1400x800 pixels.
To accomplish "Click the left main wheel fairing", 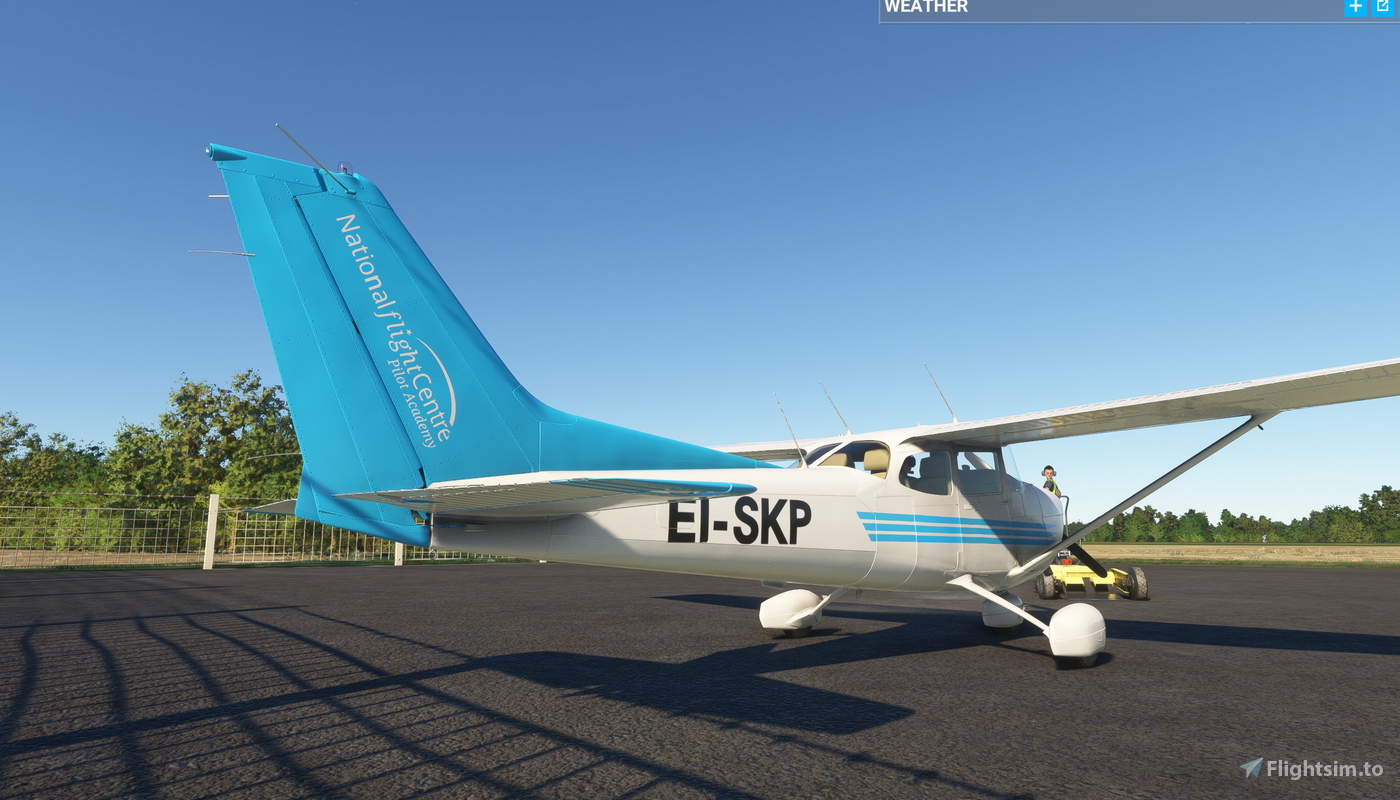I will click(x=790, y=610).
